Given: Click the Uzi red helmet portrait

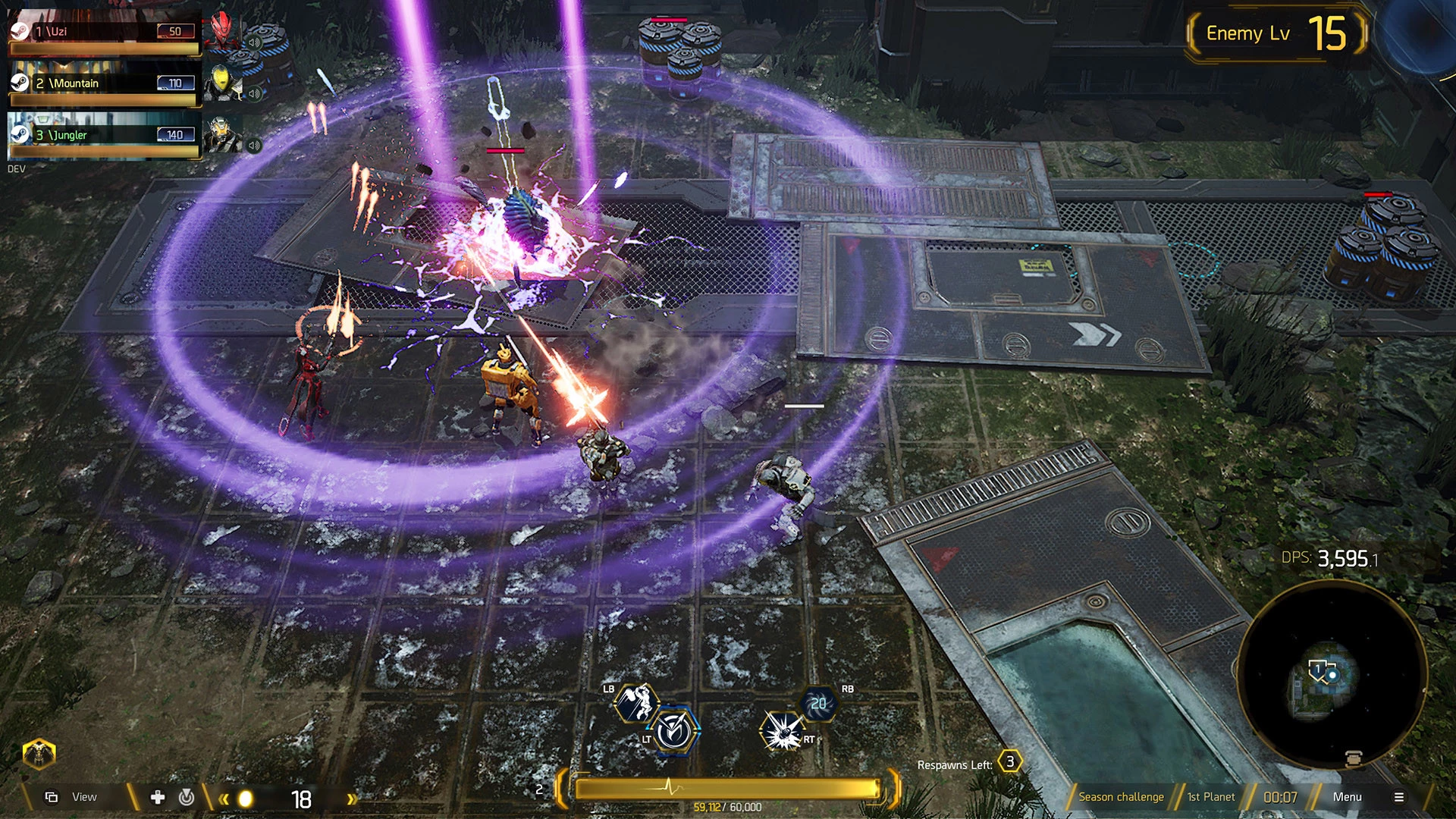Looking at the screenshot, I should click(x=222, y=30).
